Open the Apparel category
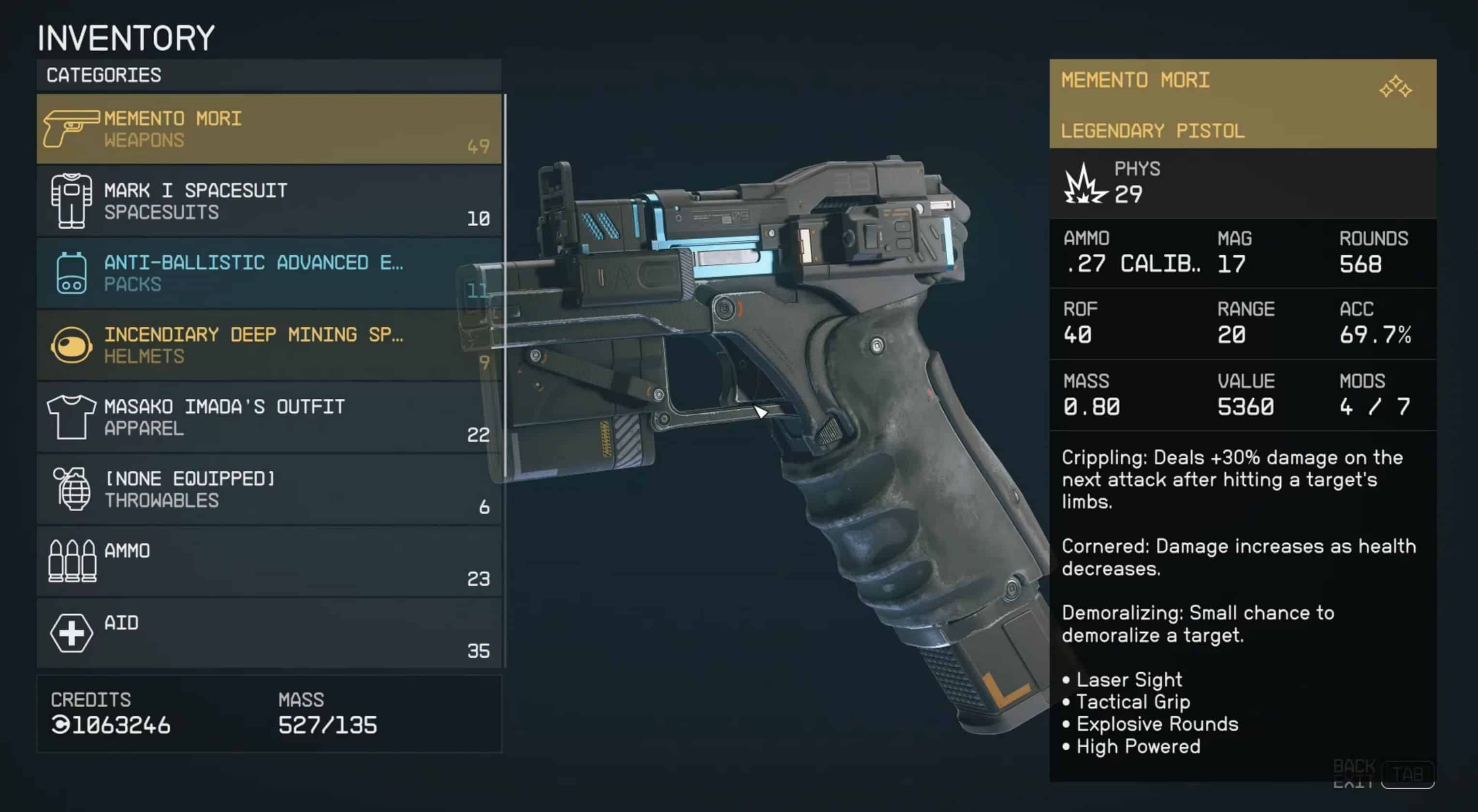The image size is (1478, 812). (x=268, y=417)
